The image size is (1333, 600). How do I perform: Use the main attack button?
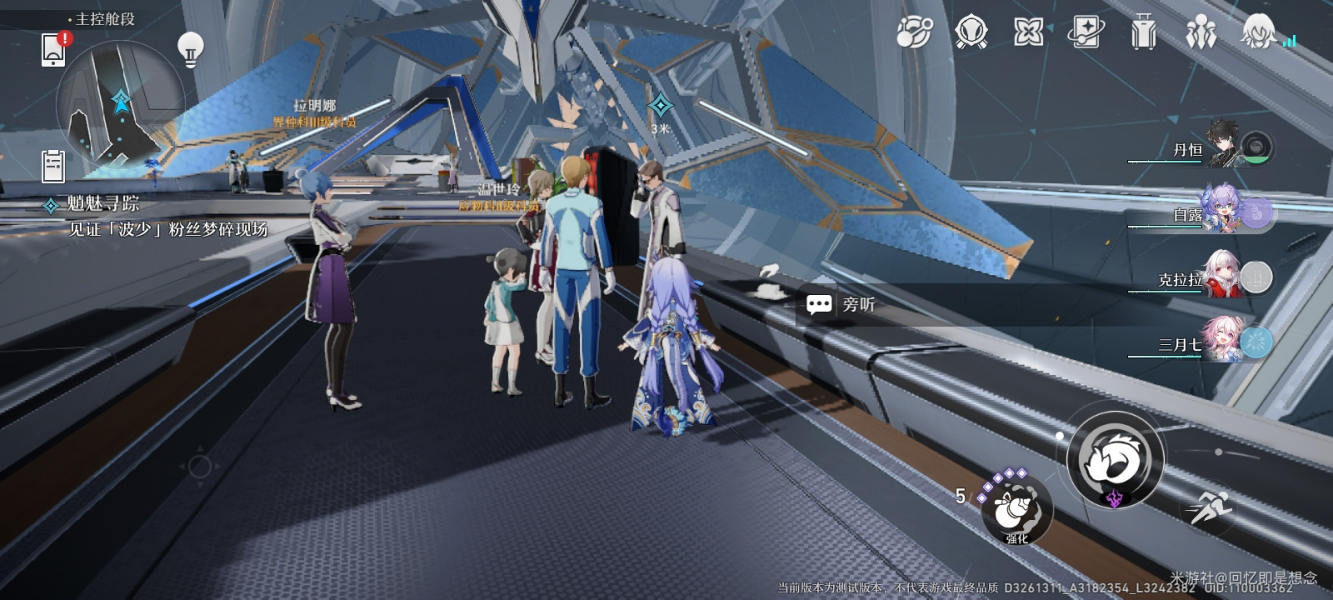pyautogui.click(x=1114, y=459)
